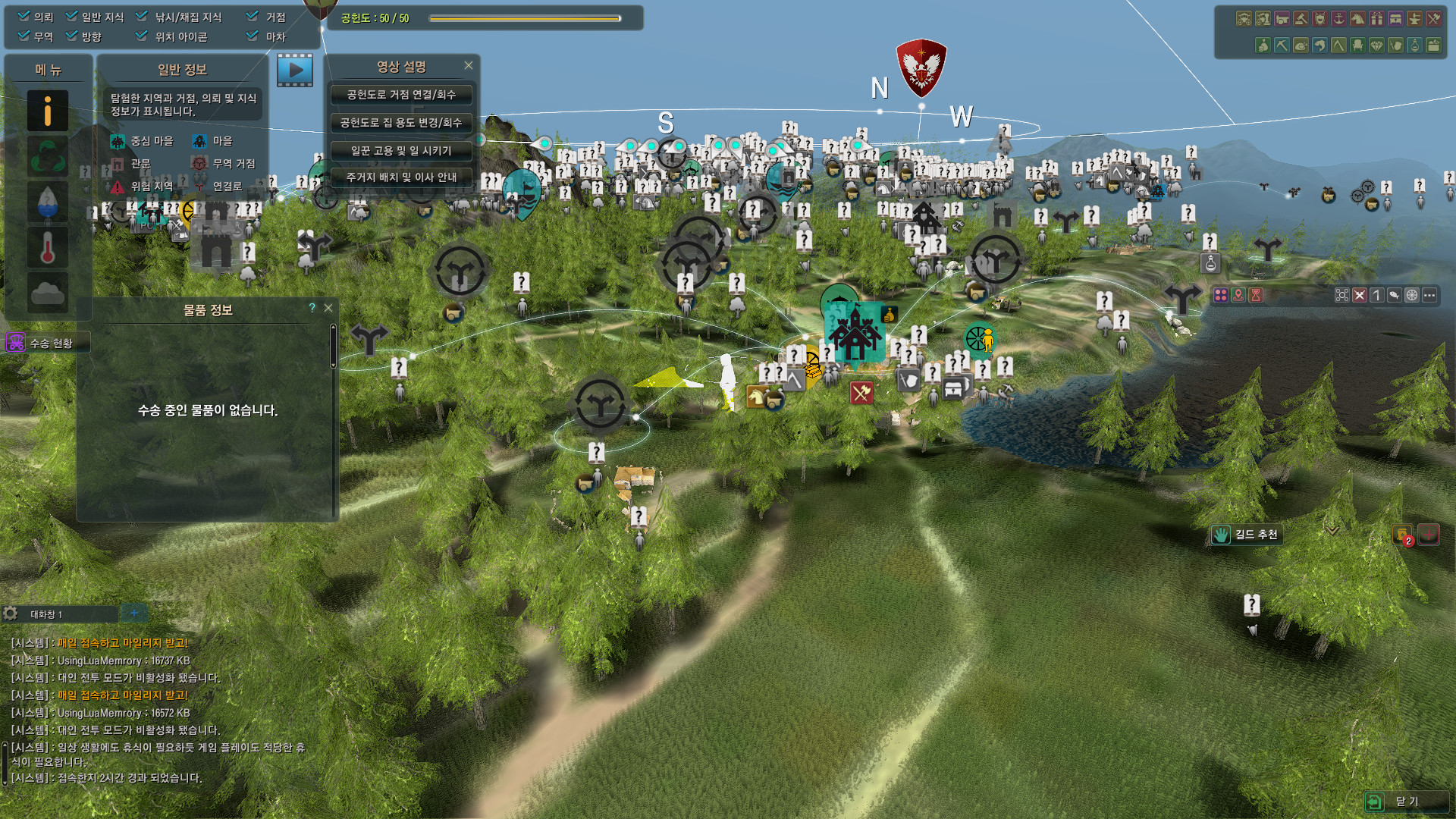The width and height of the screenshot is (1456, 819).
Task: Toggle the 낚시/채집 지식 filter checkbox
Action: click(x=142, y=16)
